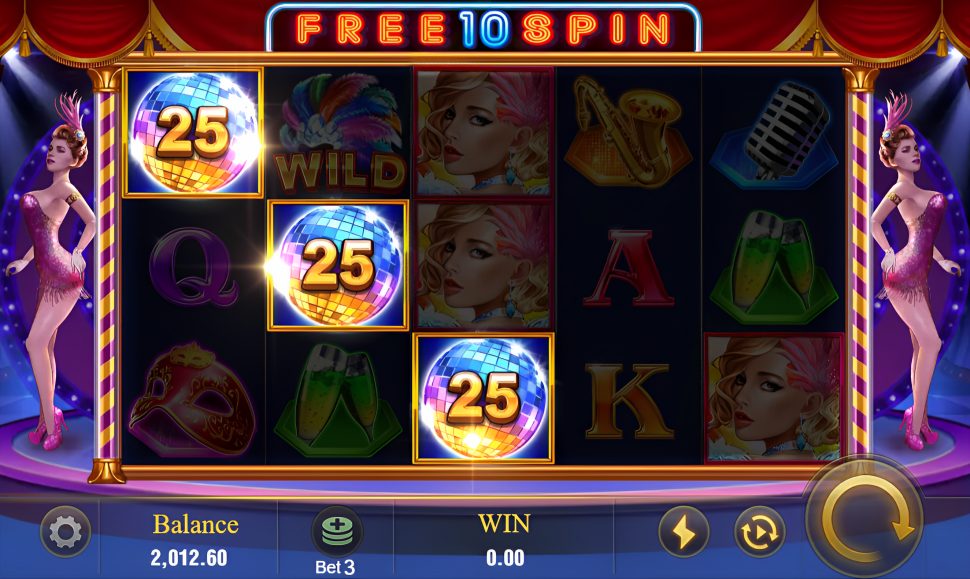Screen dimensions: 970x579
Task: Open the gear settings menu
Action: click(65, 532)
